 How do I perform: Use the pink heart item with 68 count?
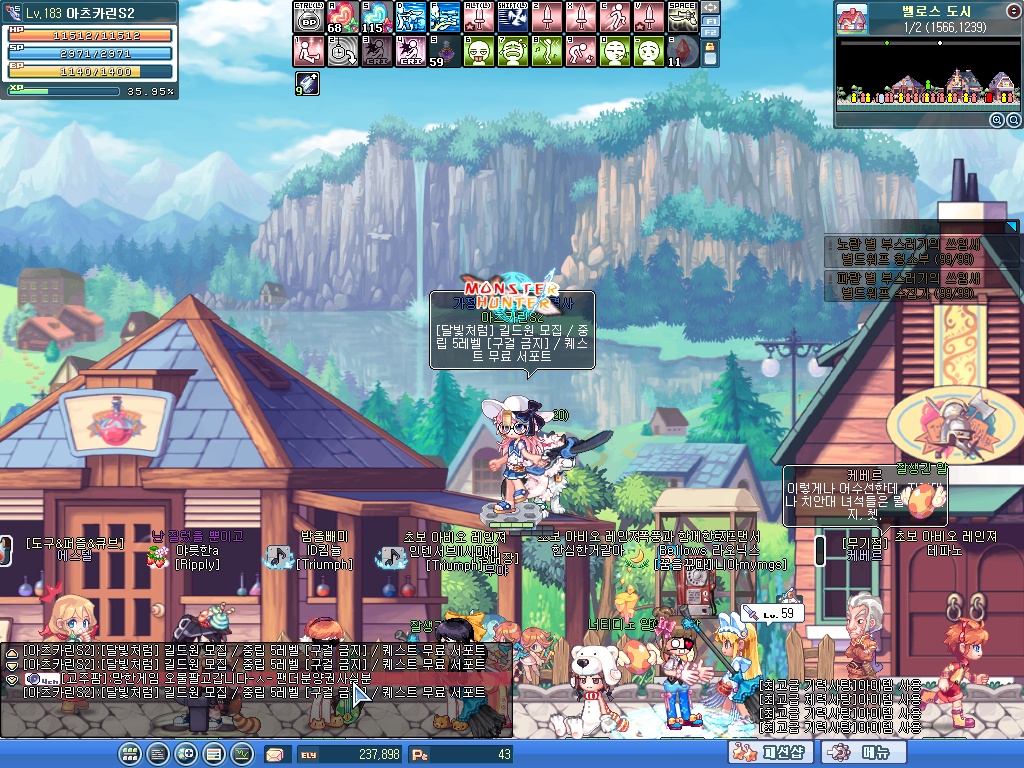pyautogui.click(x=342, y=17)
